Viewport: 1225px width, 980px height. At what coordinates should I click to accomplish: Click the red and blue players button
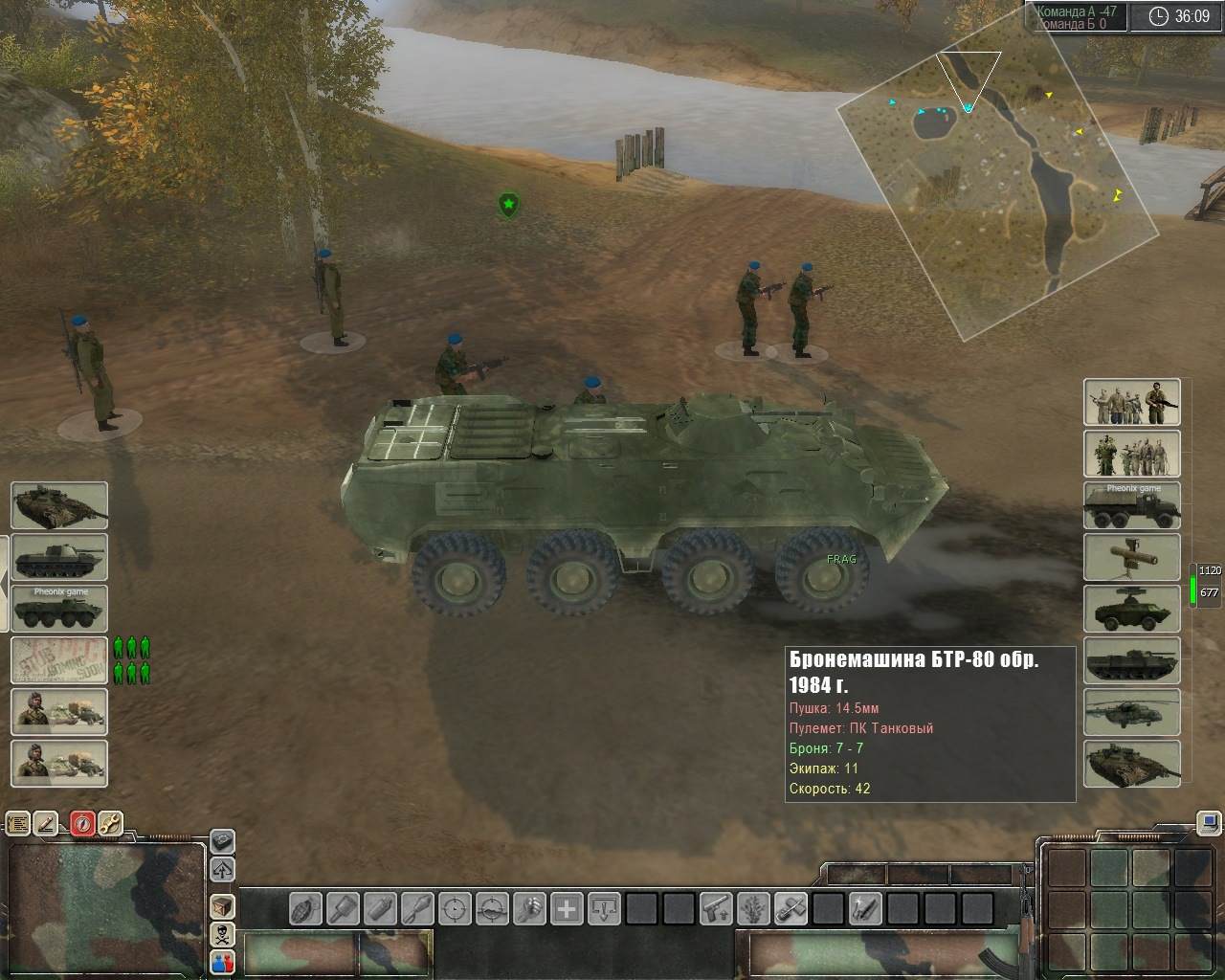point(222,962)
